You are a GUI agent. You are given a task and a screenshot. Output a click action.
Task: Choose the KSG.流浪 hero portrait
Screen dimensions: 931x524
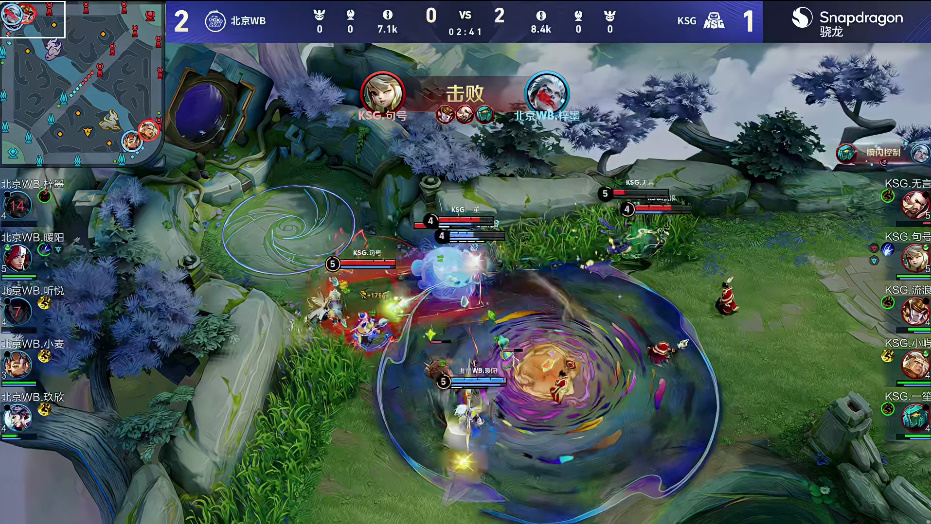coord(915,311)
